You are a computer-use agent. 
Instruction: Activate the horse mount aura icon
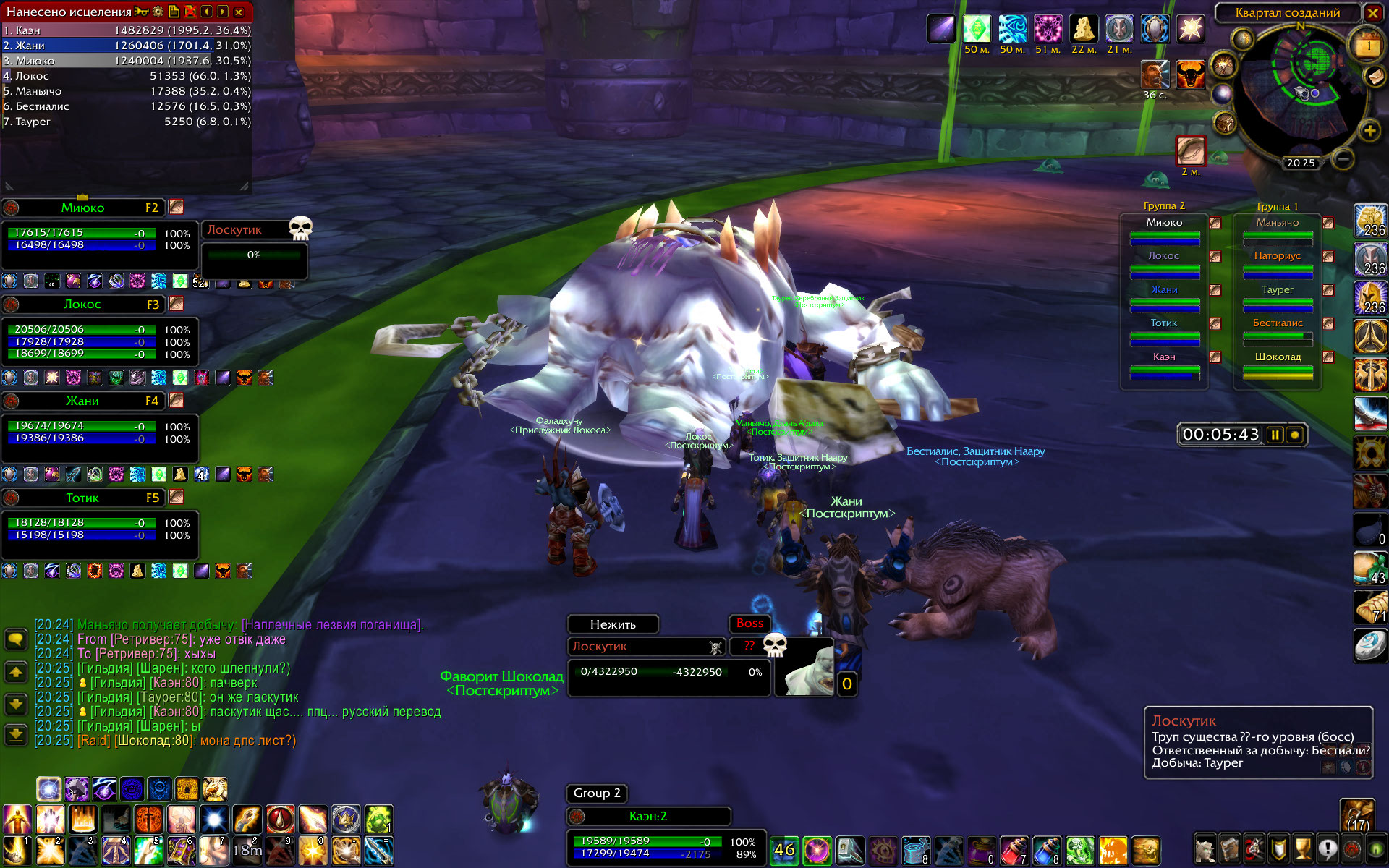pyautogui.click(x=215, y=788)
